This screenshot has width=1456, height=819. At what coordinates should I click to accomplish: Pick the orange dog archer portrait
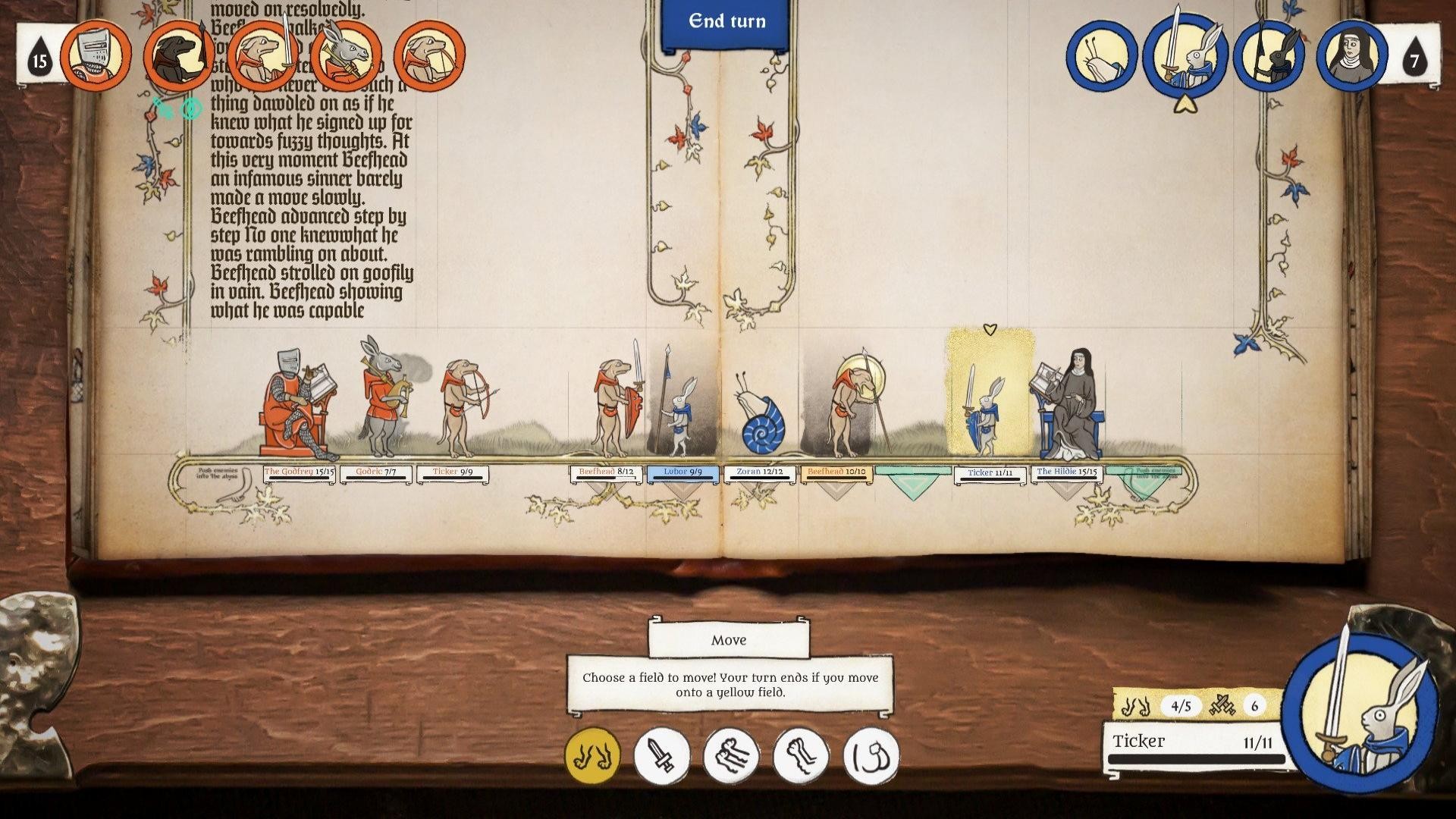point(429,55)
